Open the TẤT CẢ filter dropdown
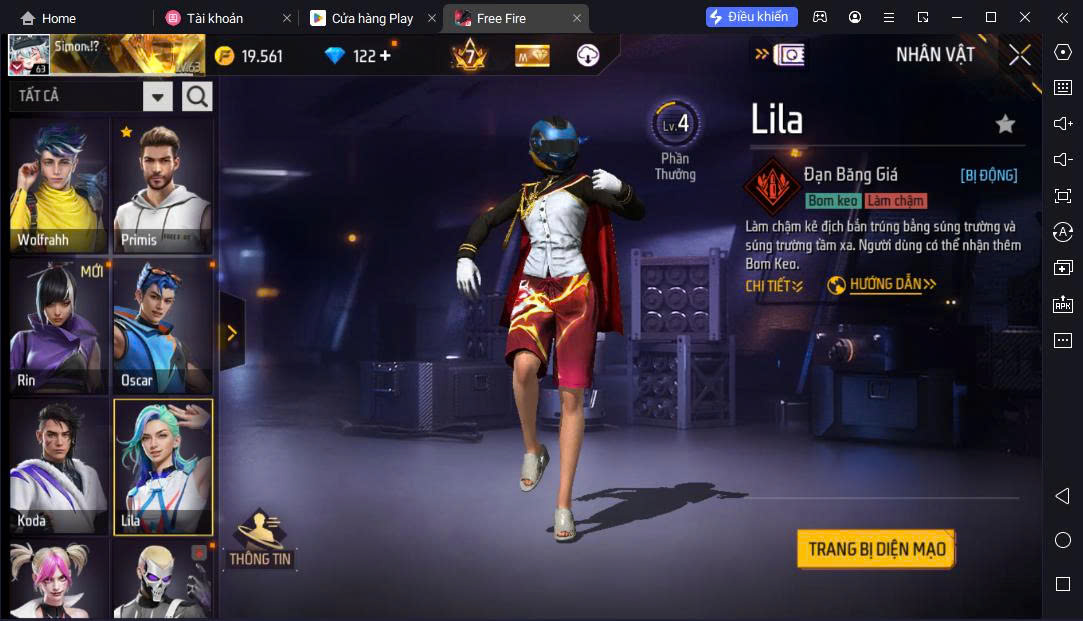1083x621 pixels. tap(158, 97)
